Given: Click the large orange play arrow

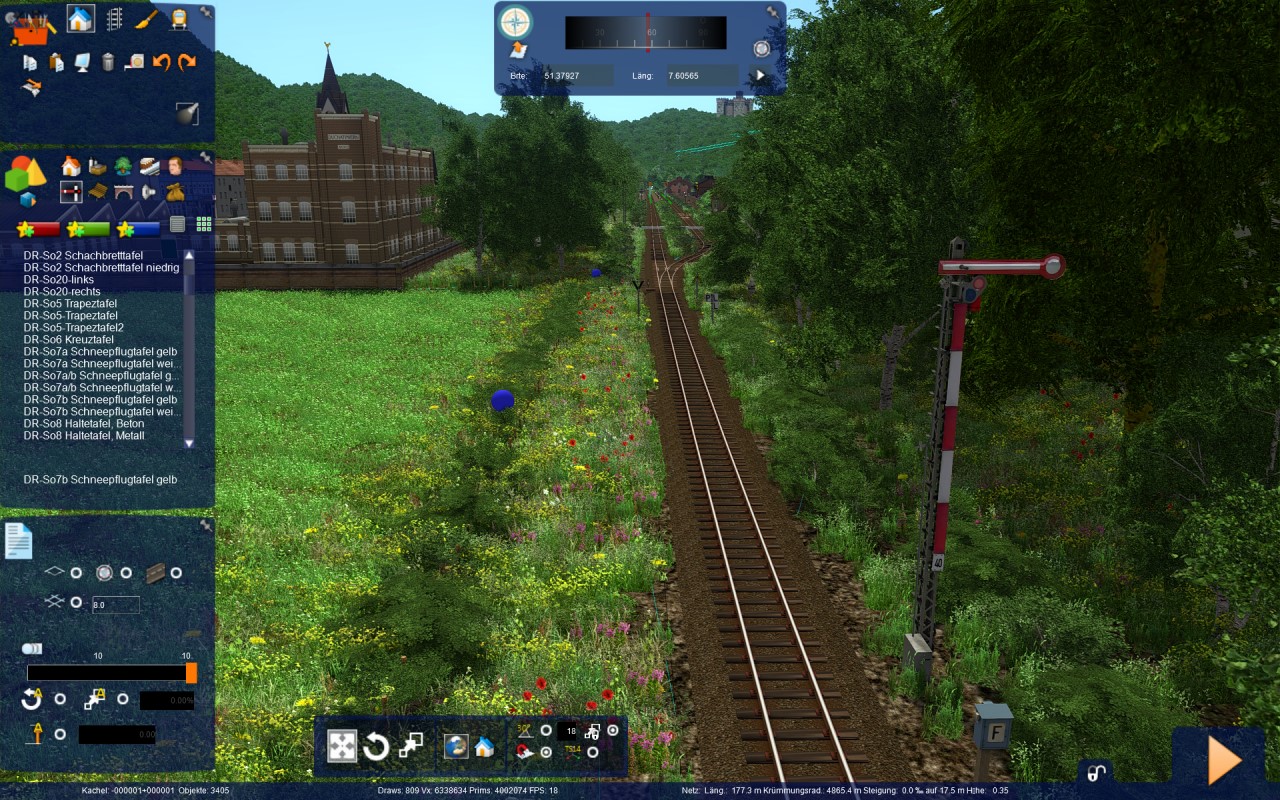Looking at the screenshot, I should (x=1224, y=760).
